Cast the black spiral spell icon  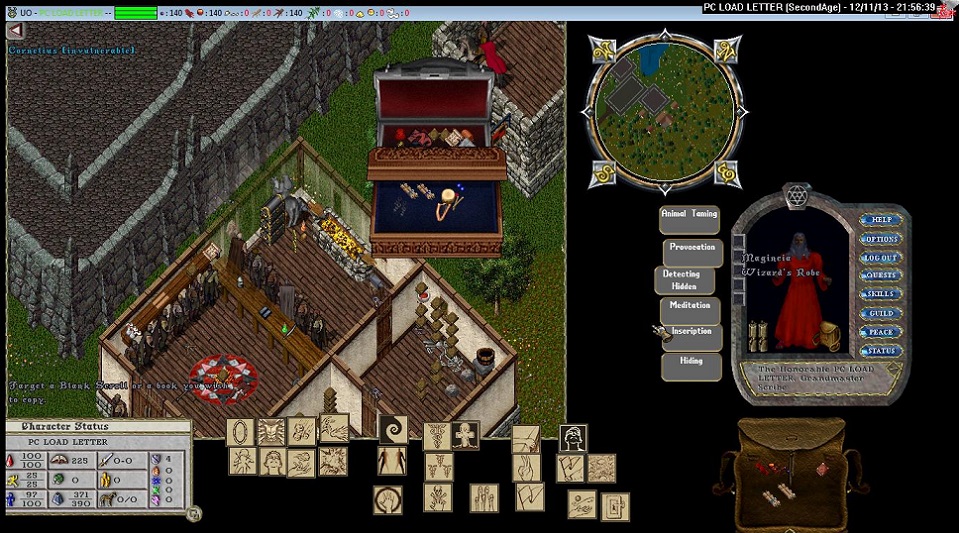[392, 429]
